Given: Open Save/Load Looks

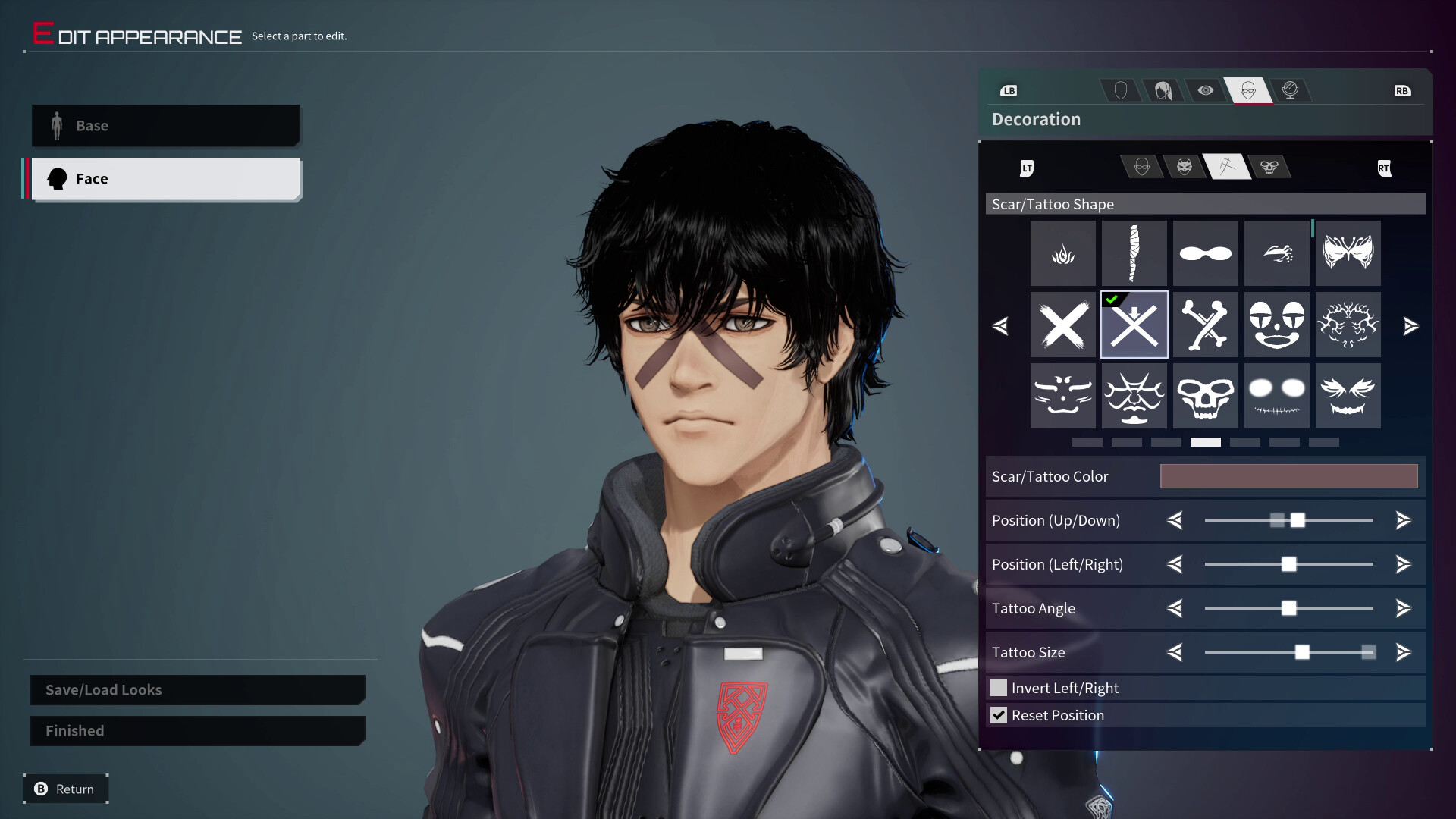Looking at the screenshot, I should click(196, 689).
